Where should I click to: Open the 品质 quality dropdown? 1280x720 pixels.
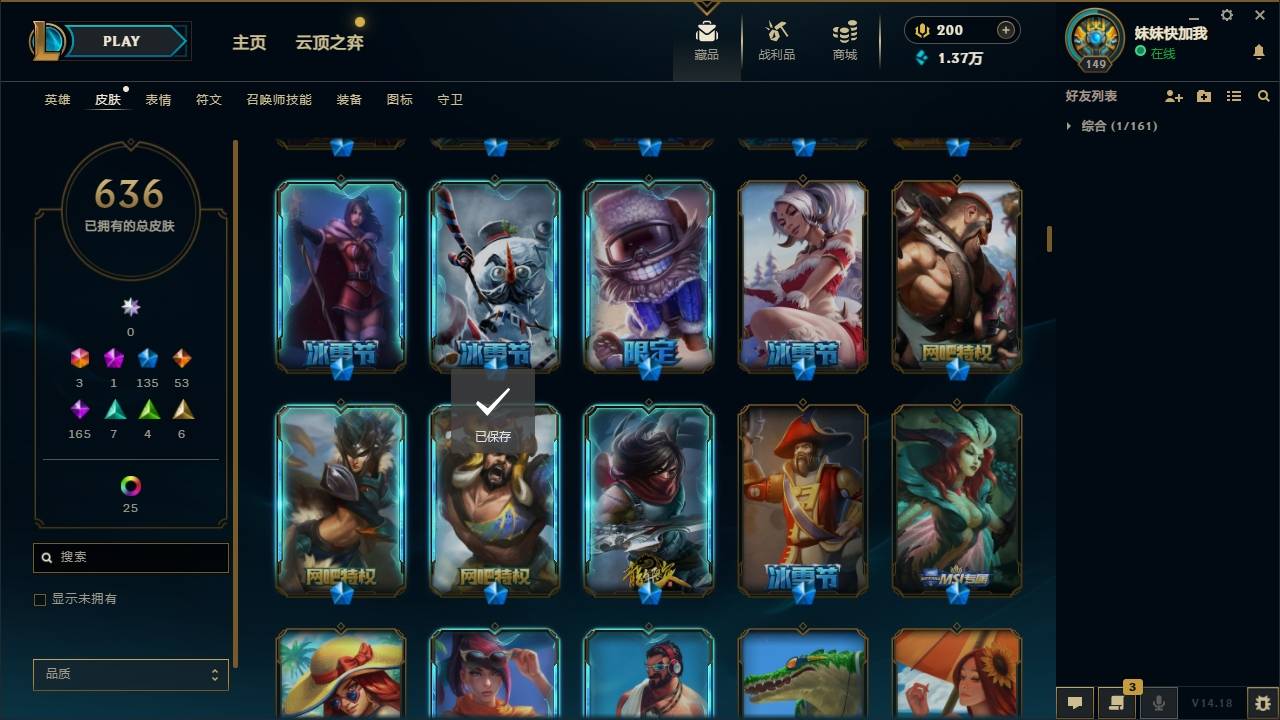[x=130, y=674]
